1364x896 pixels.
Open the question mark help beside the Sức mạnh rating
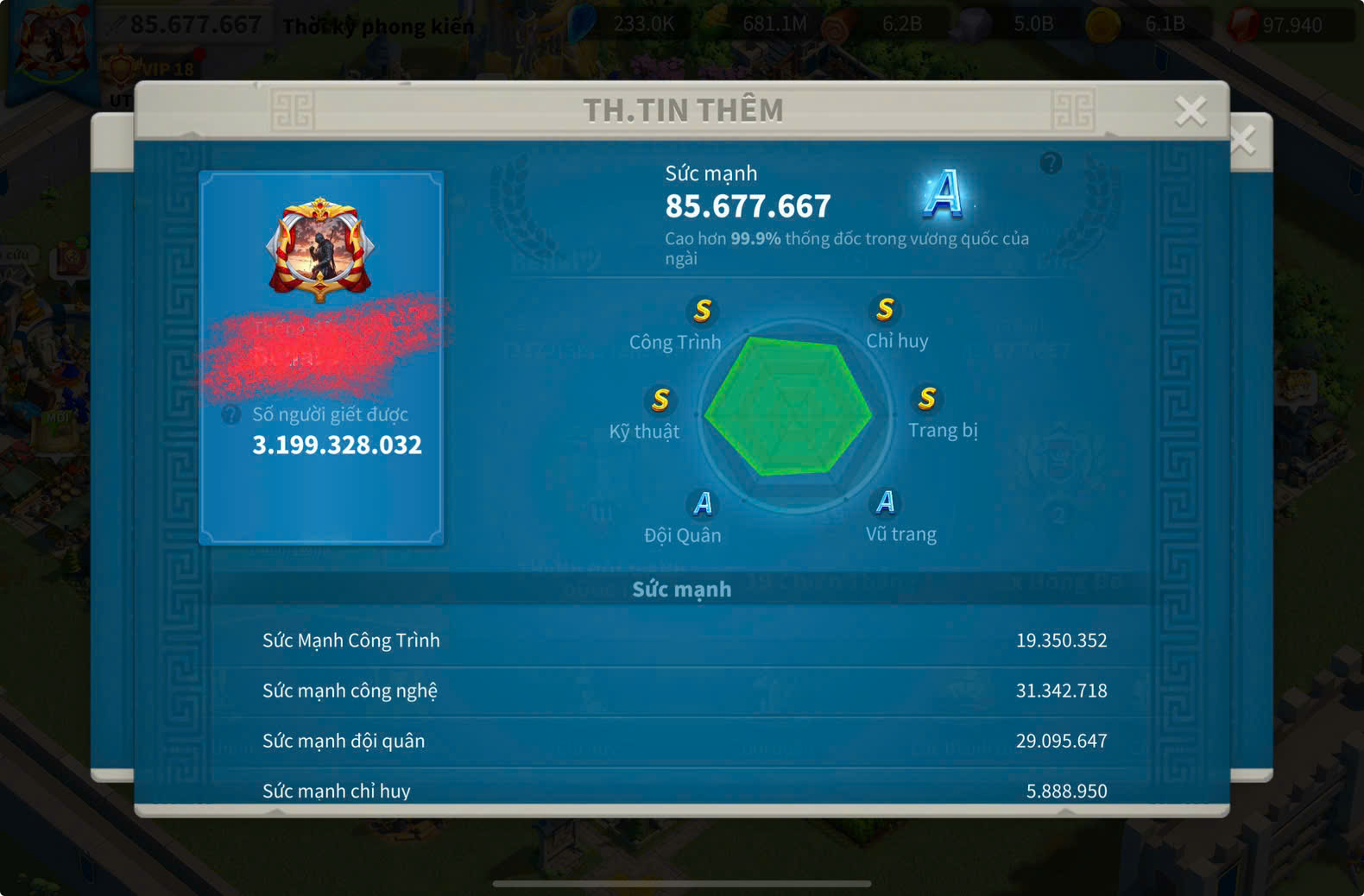(x=1051, y=162)
